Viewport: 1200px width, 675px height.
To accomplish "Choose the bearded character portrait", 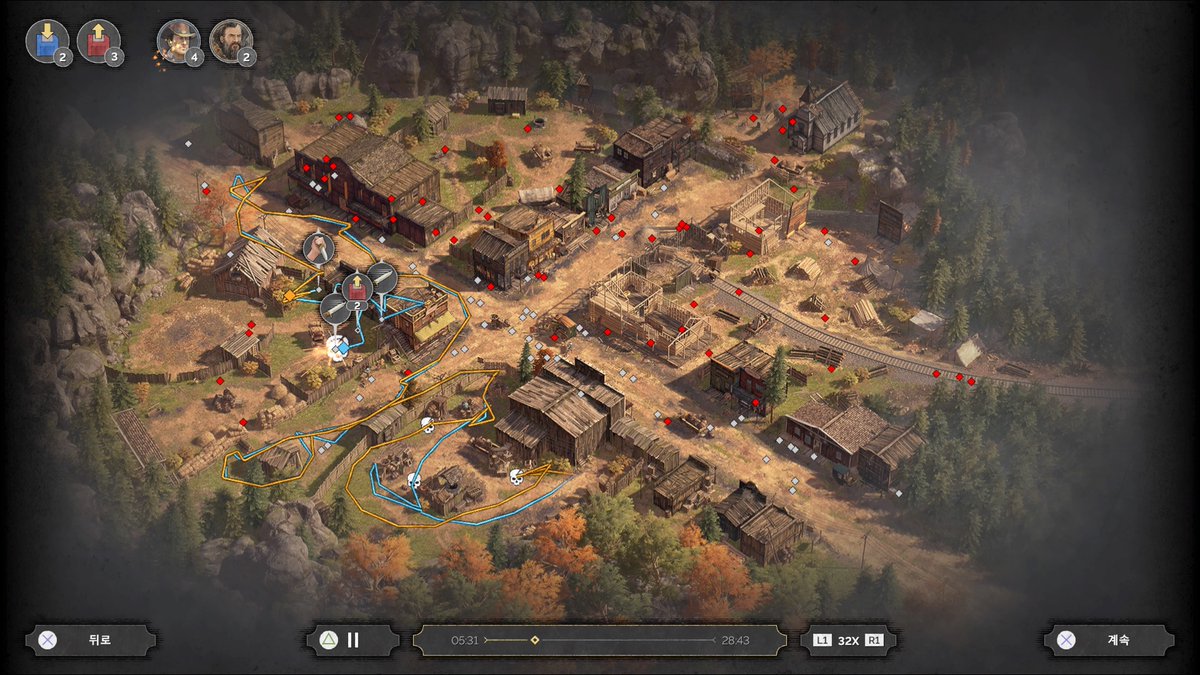I will [230, 41].
